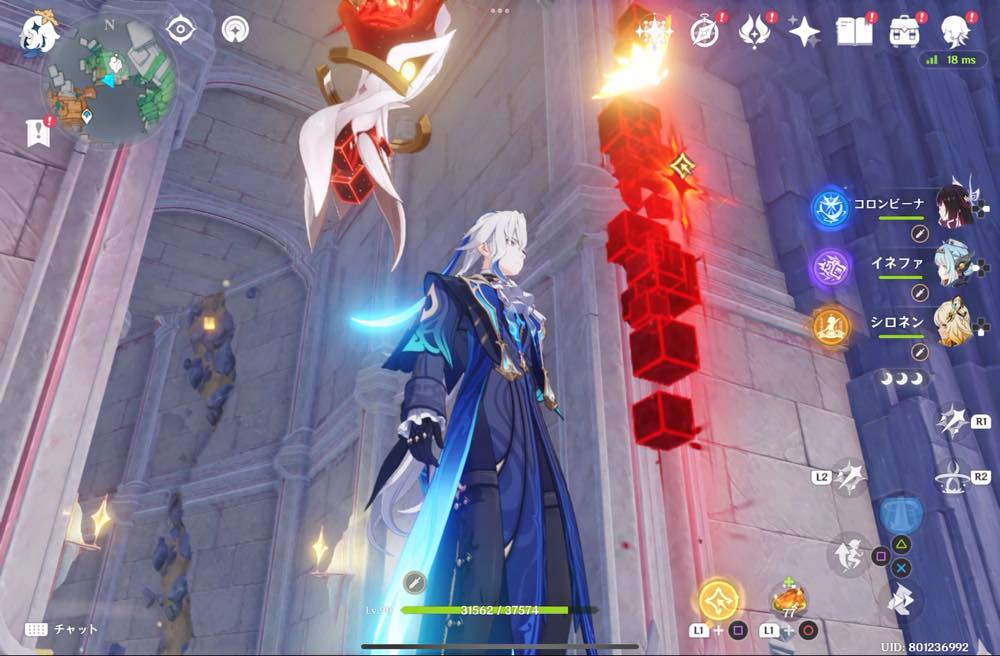Screen dimensions: 1000x656
Task: Use the roast chicken food item
Action: [789, 600]
